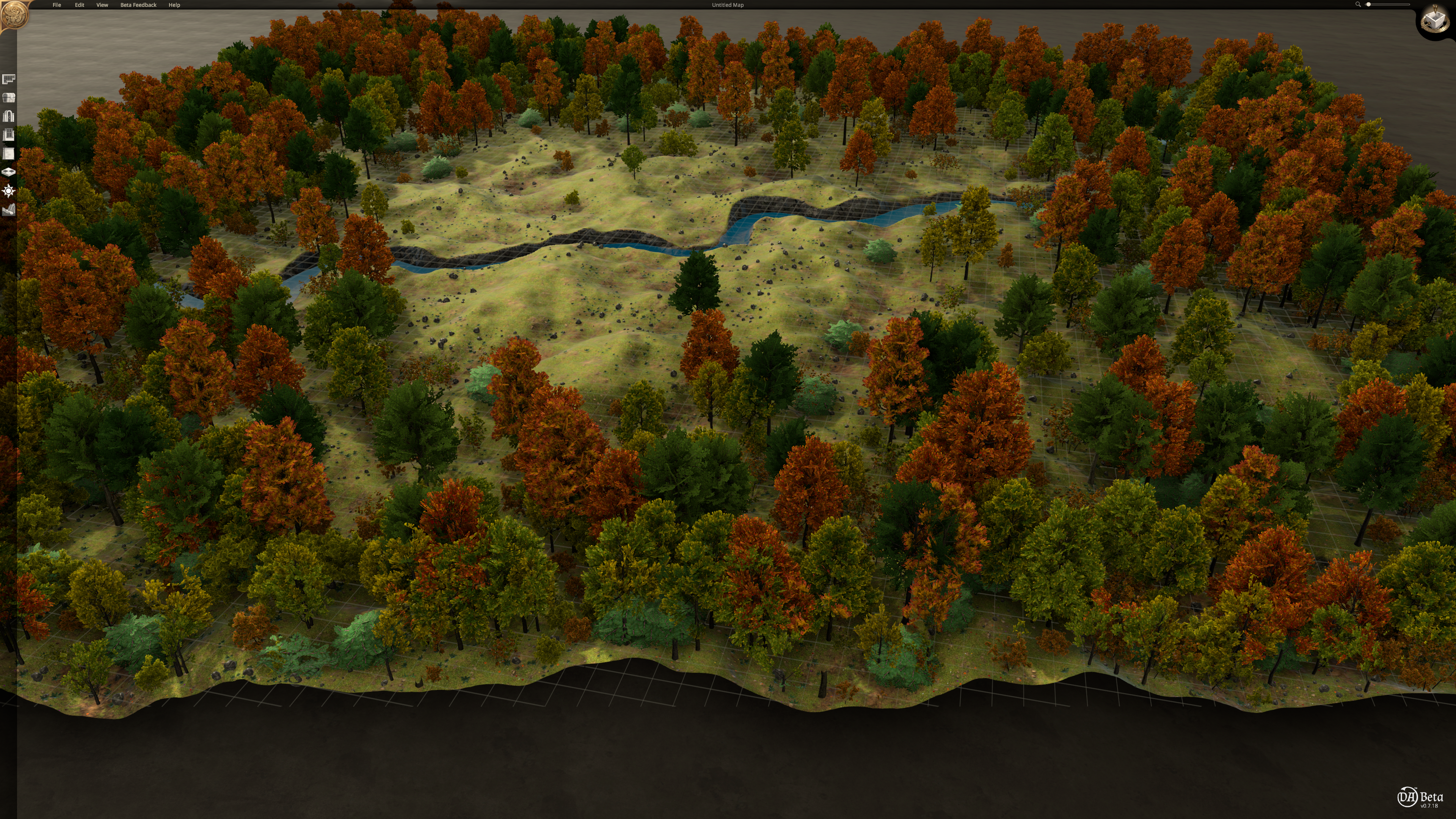Open the Edit menu

pos(79,5)
